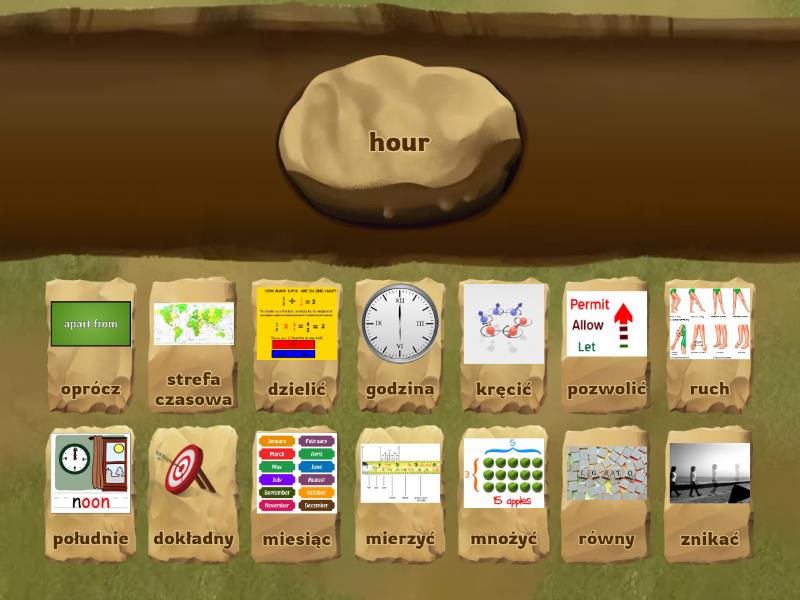Viewport: 800px width, 600px height.
Task: Pick the 'znikać' black-and-white photo tile
Action: [x=709, y=493]
